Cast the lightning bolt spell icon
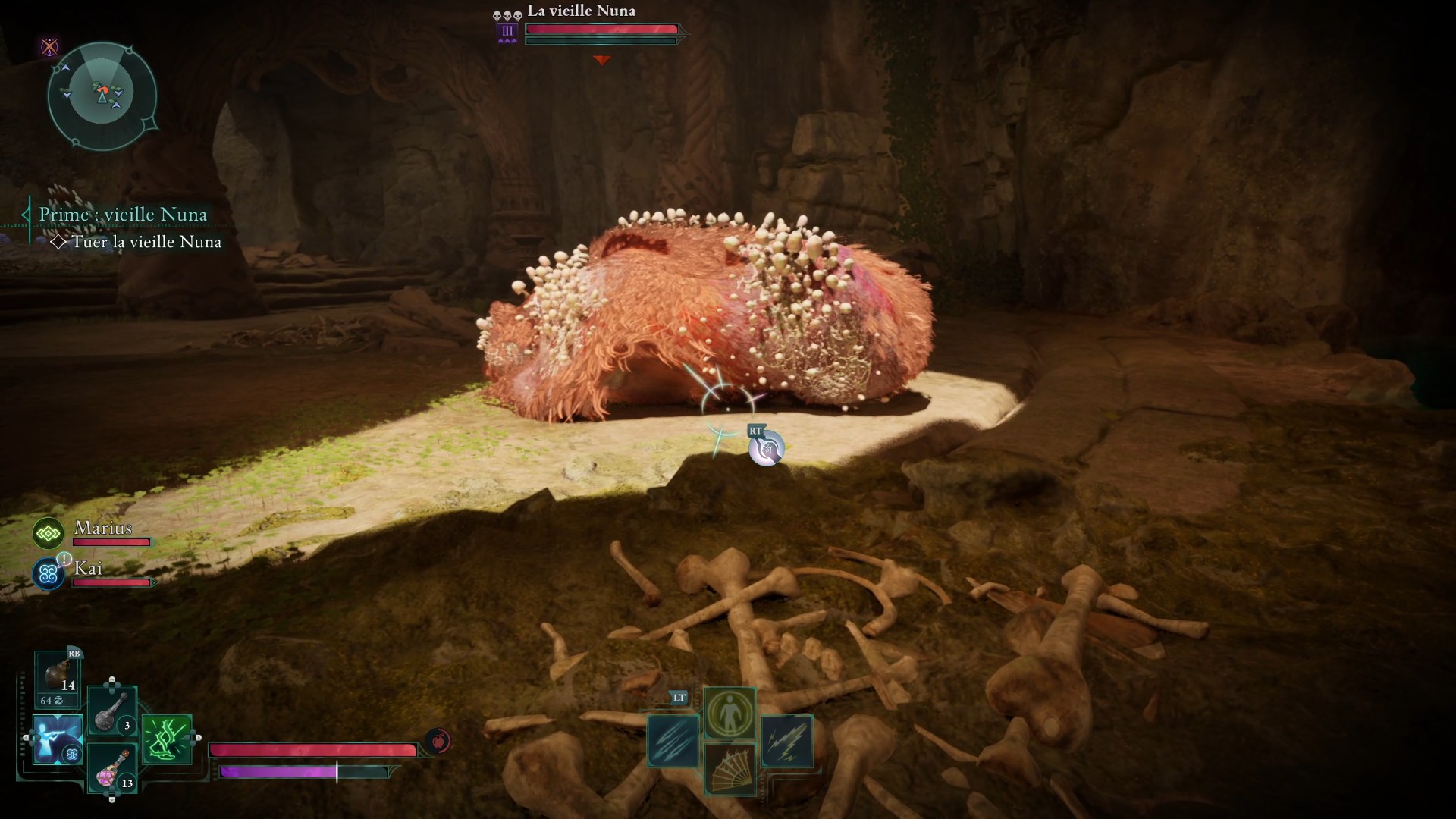This screenshot has width=1456, height=819. [786, 741]
